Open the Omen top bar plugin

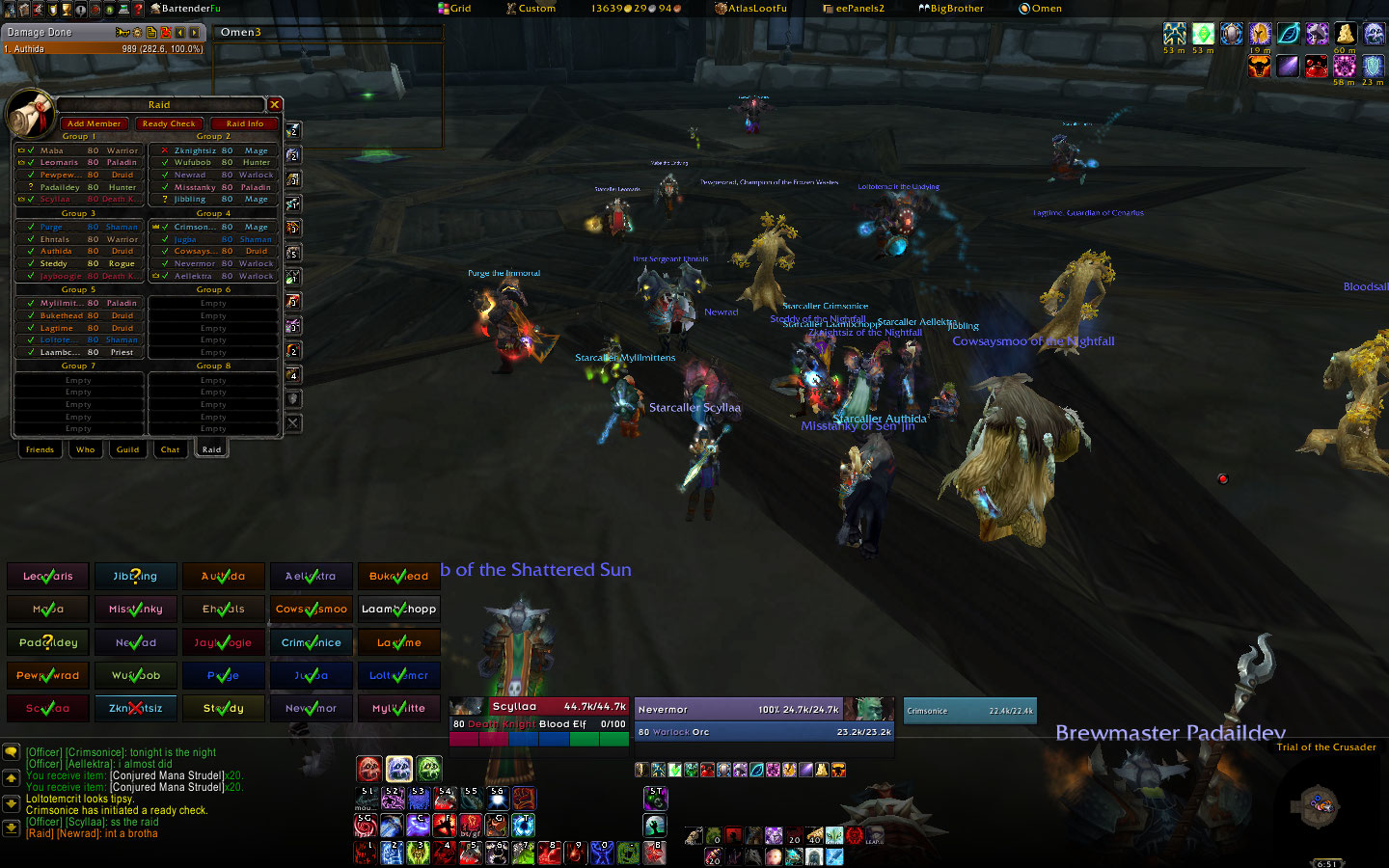[1041, 8]
